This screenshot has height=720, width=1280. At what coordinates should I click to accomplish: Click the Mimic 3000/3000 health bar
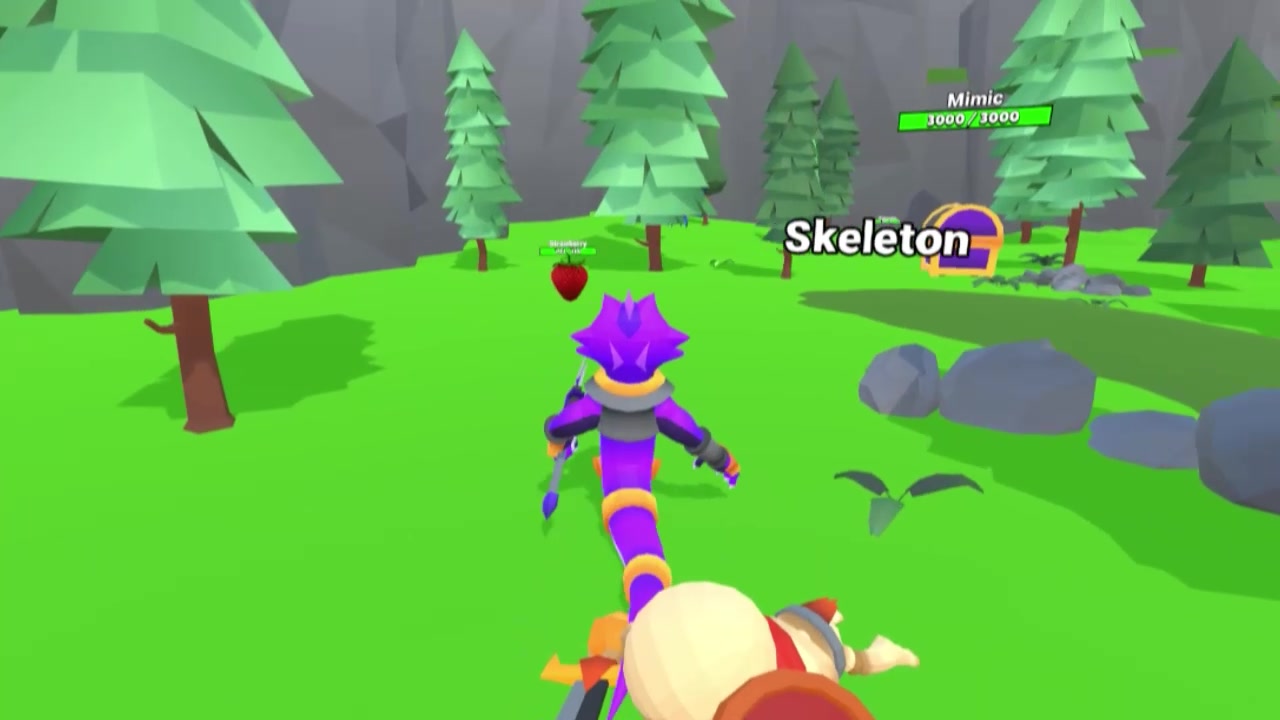click(973, 117)
